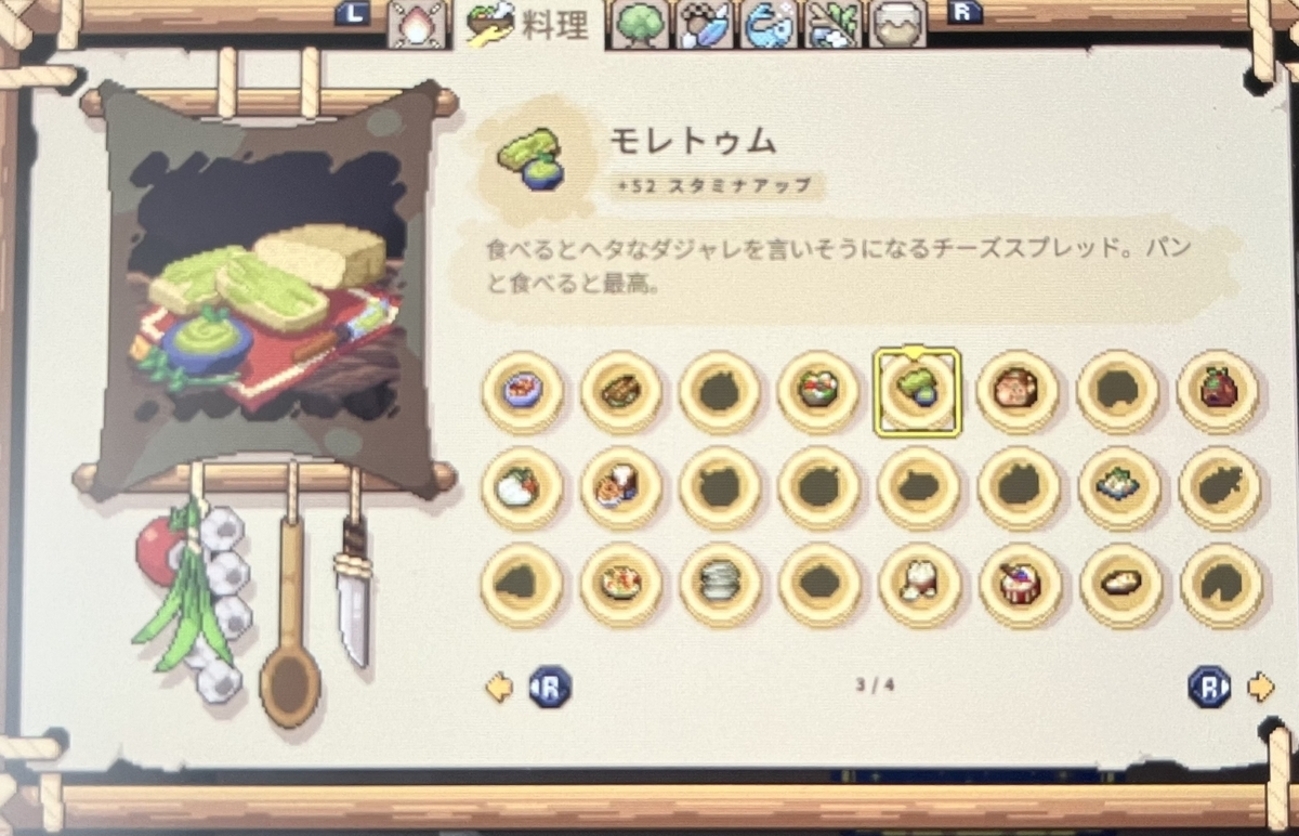Pick the salad bowl with red and white toppings
Viewport: 1299px width, 836px height.
point(819,391)
